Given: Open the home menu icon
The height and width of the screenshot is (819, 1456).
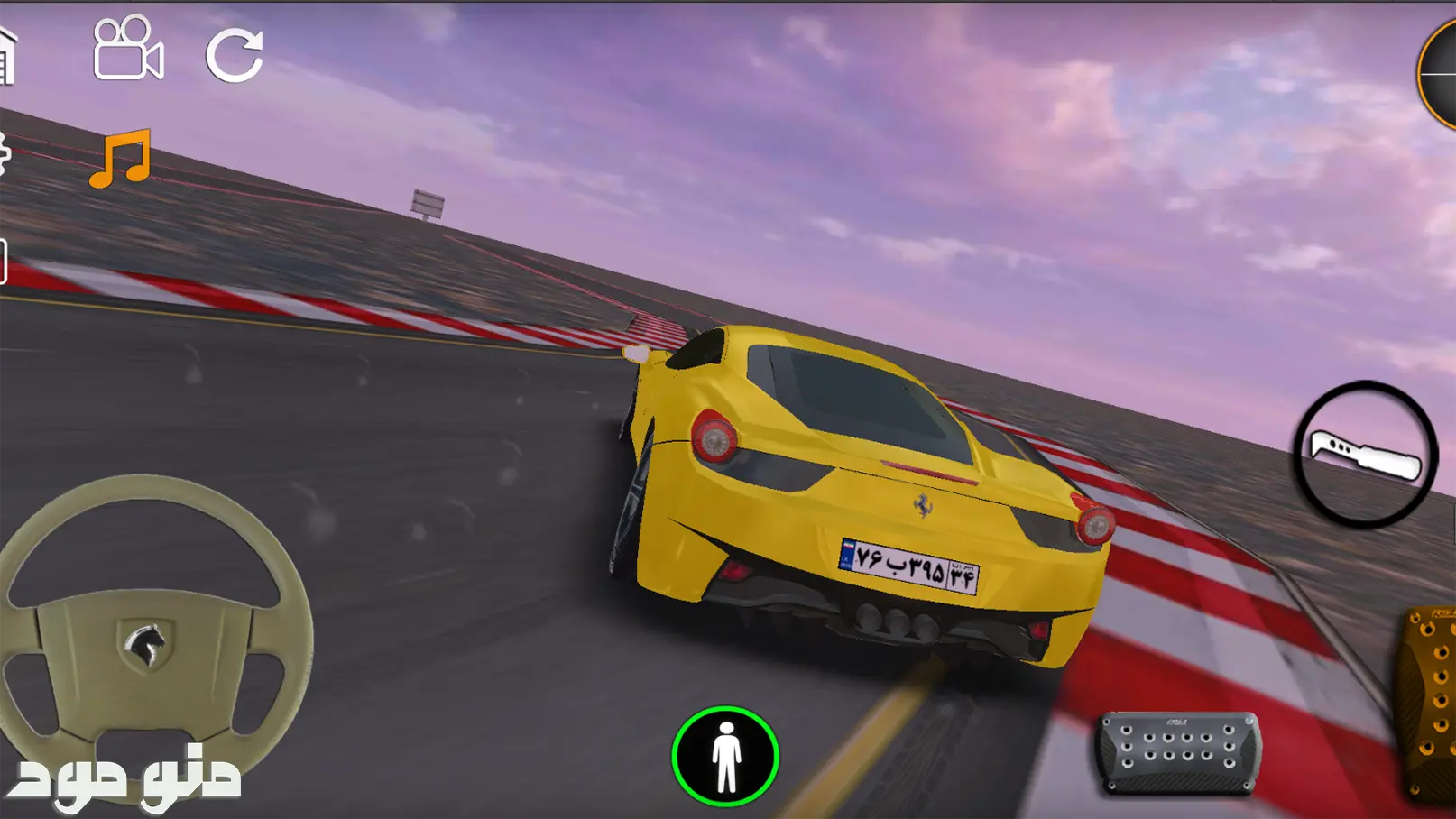Looking at the screenshot, I should [7, 56].
